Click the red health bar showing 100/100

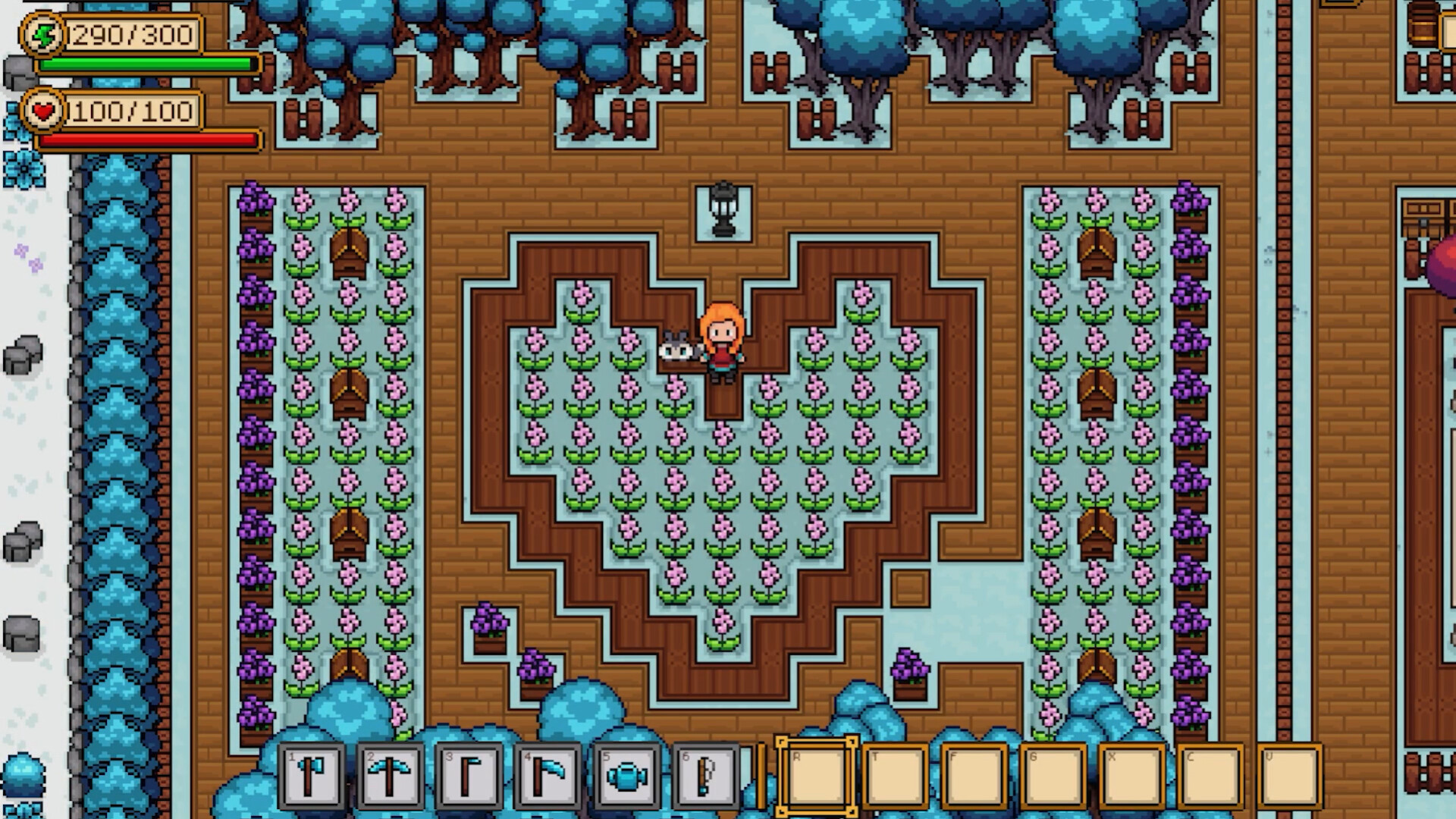(148, 140)
